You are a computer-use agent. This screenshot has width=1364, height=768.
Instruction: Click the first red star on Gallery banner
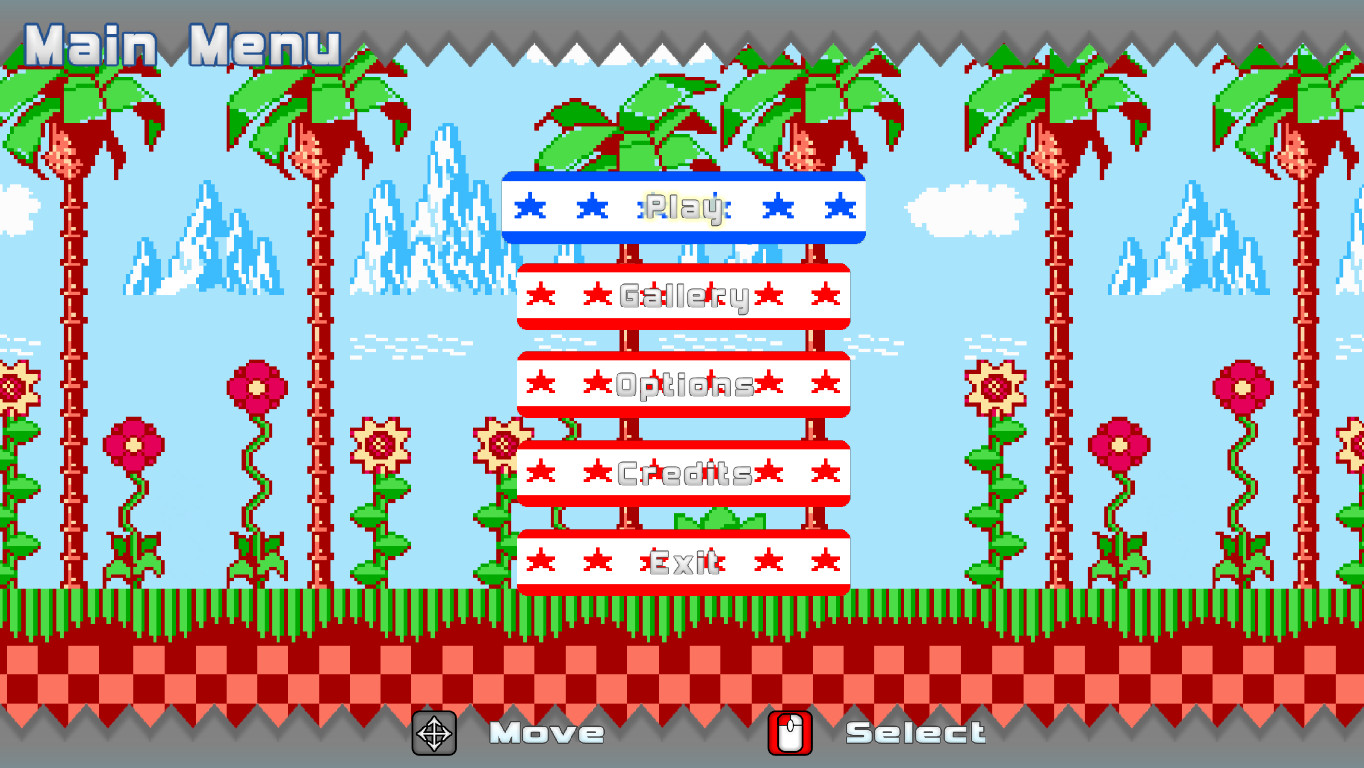[541, 295]
